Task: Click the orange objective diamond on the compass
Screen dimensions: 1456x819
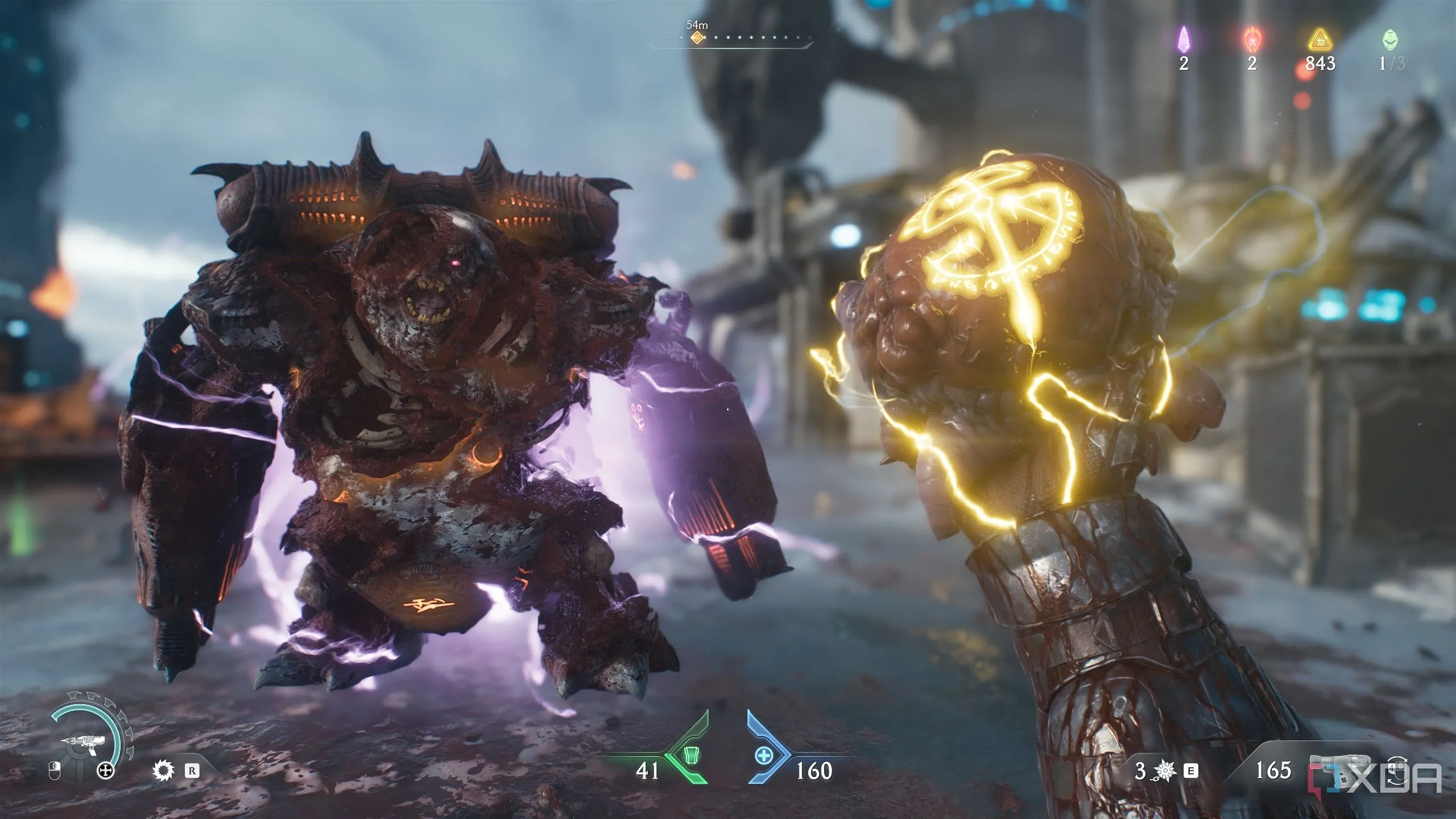Action: [x=697, y=38]
